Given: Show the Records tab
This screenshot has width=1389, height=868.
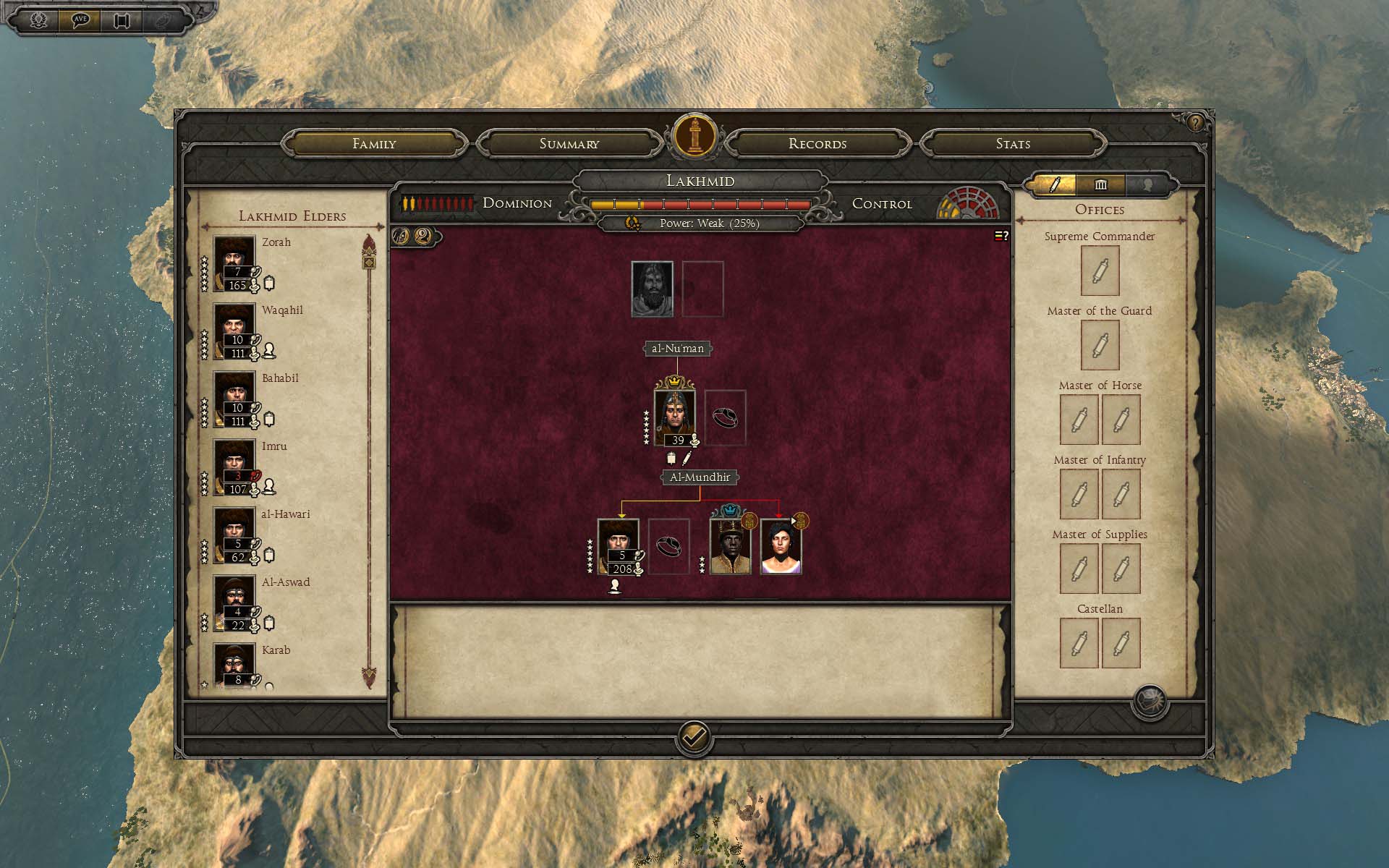Looking at the screenshot, I should pos(817,144).
